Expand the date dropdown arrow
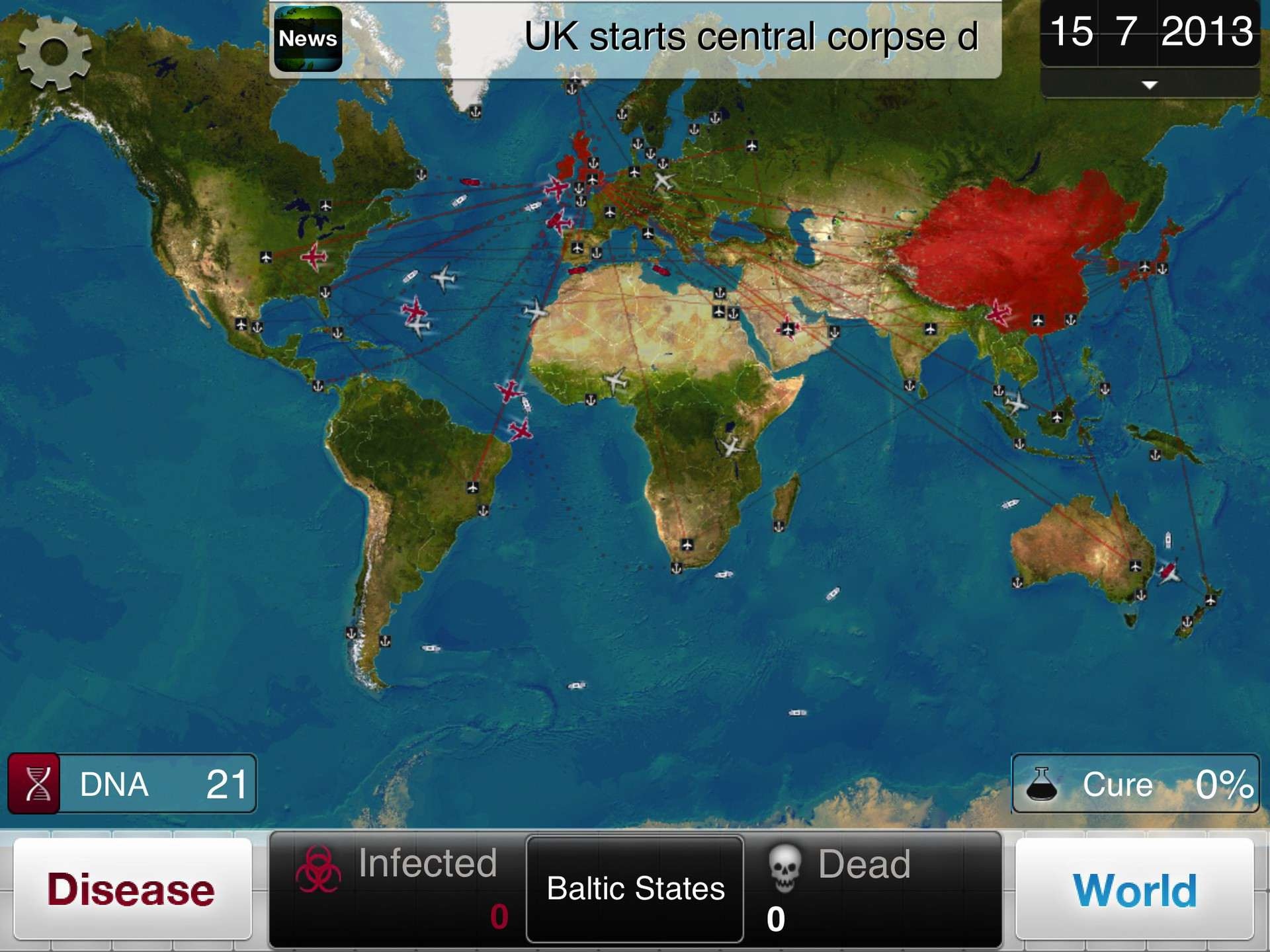The width and height of the screenshot is (1270, 952). click(x=1148, y=85)
